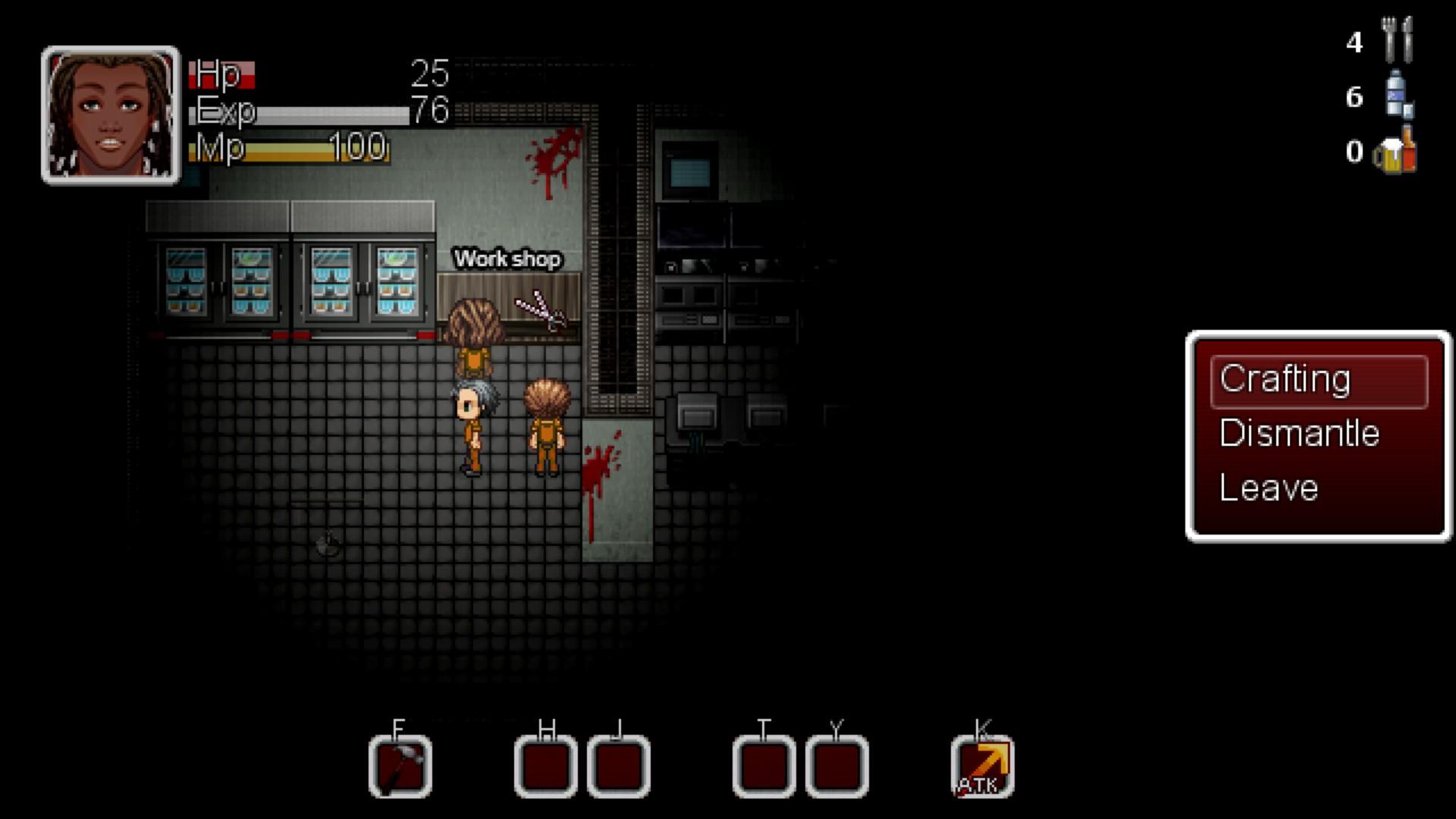This screenshot has width=1456, height=819.
Task: Click the fork and knife food icon
Action: coord(1396,40)
